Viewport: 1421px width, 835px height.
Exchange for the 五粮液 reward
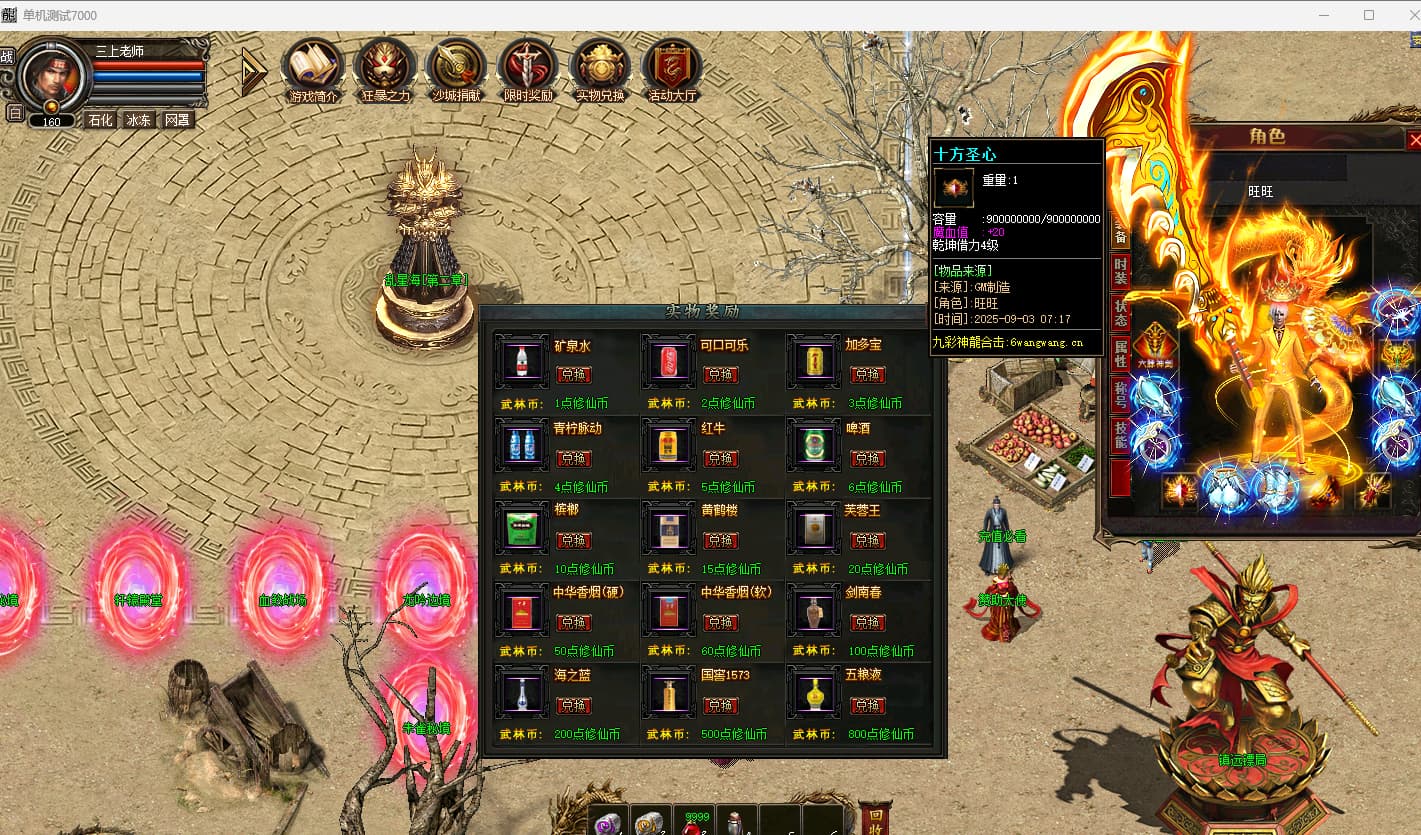867,705
